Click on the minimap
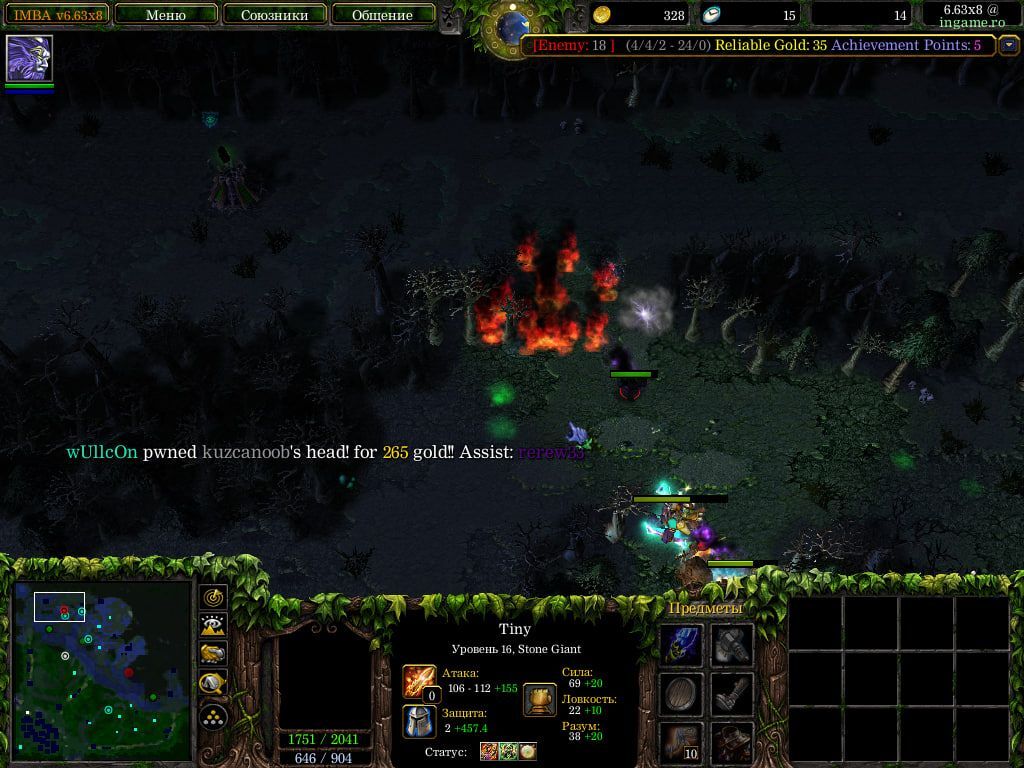Image resolution: width=1024 pixels, height=768 pixels. click(102, 670)
